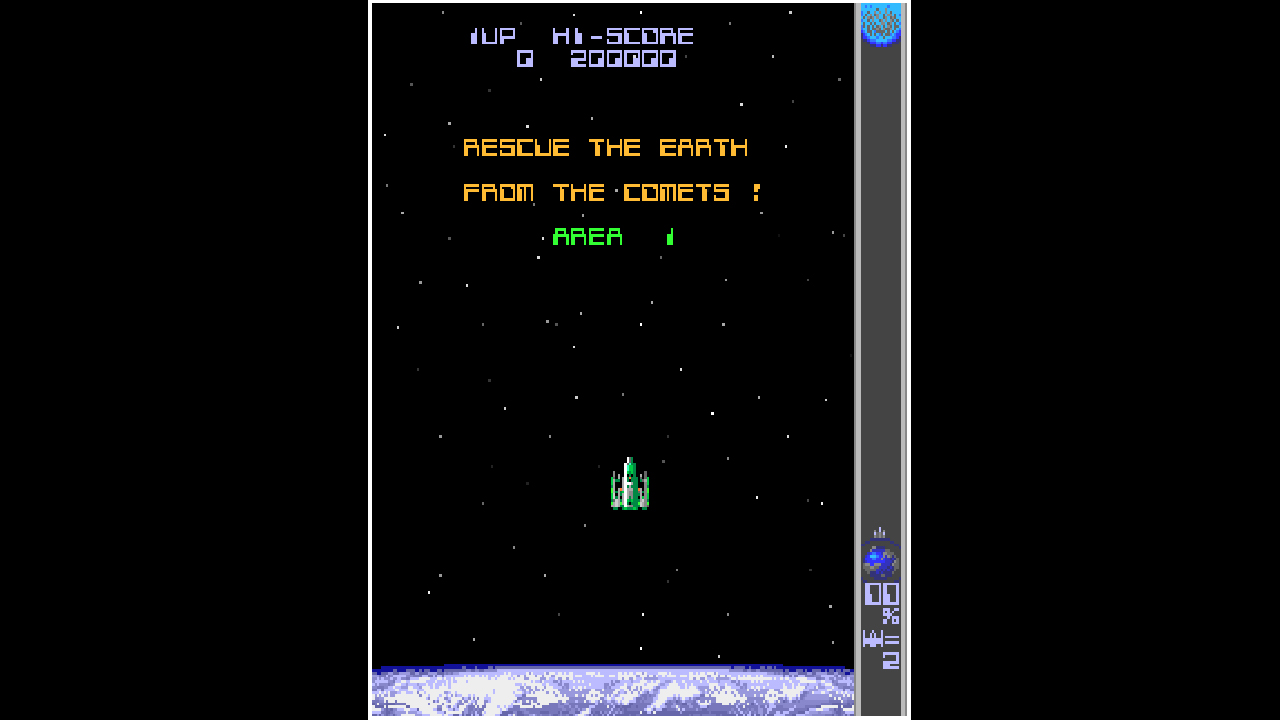Click the antenna symbol above the sidebar Earth
Viewport: 1280px width, 720px height.
click(x=879, y=532)
